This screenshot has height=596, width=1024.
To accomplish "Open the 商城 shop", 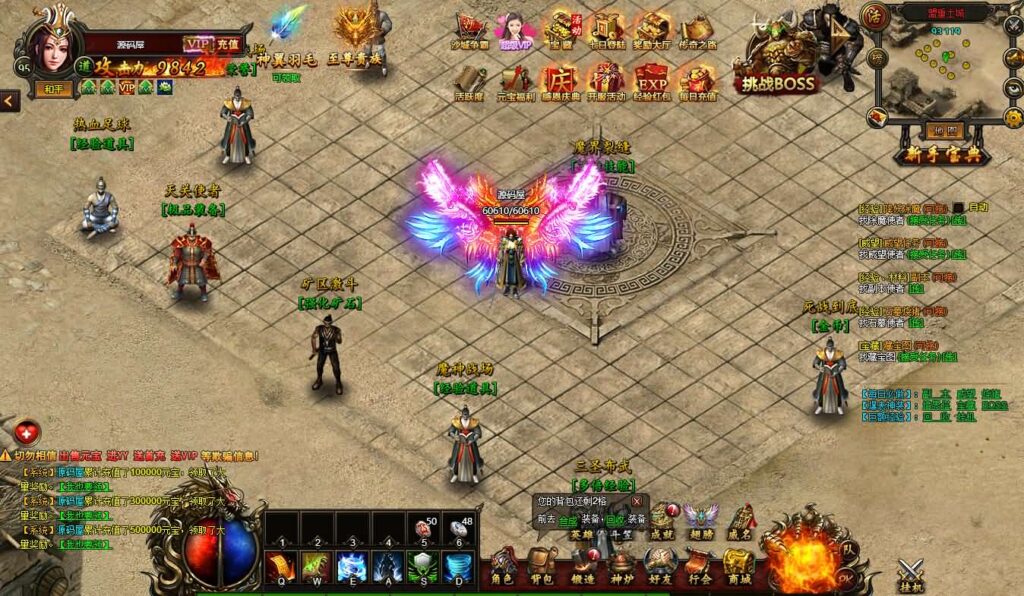I will tap(739, 565).
